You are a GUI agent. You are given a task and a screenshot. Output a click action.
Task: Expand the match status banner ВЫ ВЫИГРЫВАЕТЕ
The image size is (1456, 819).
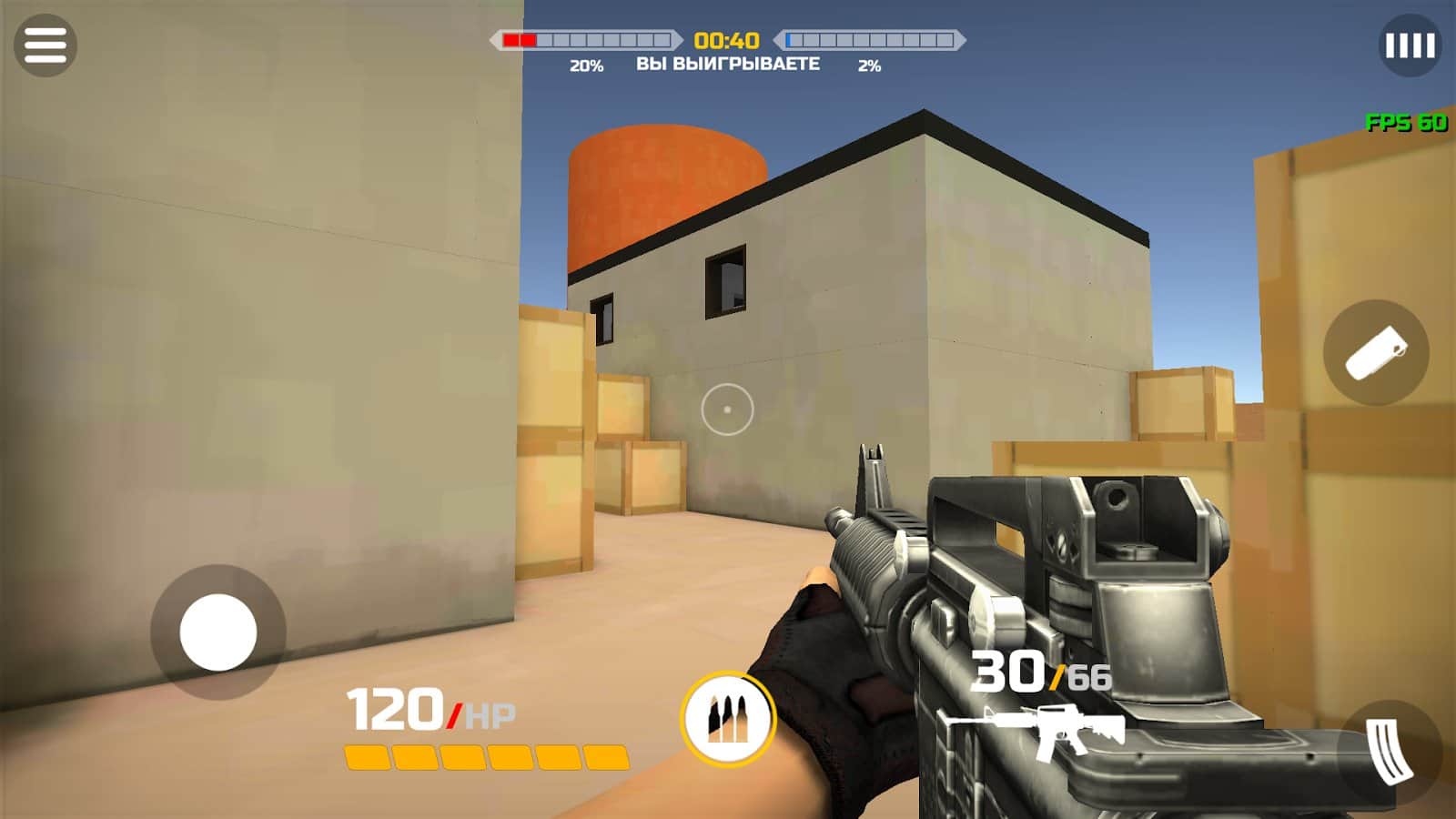point(730,63)
